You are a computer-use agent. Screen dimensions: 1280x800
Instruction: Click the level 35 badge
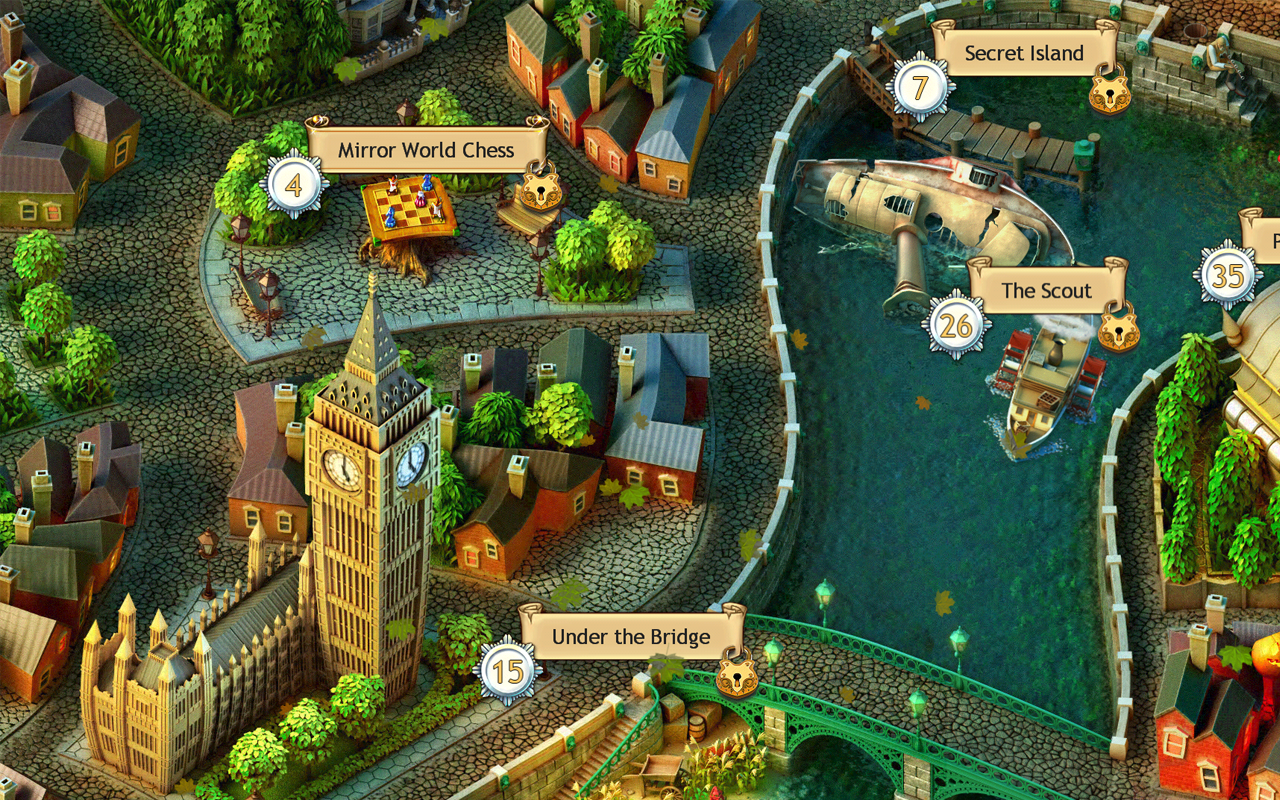[1227, 275]
